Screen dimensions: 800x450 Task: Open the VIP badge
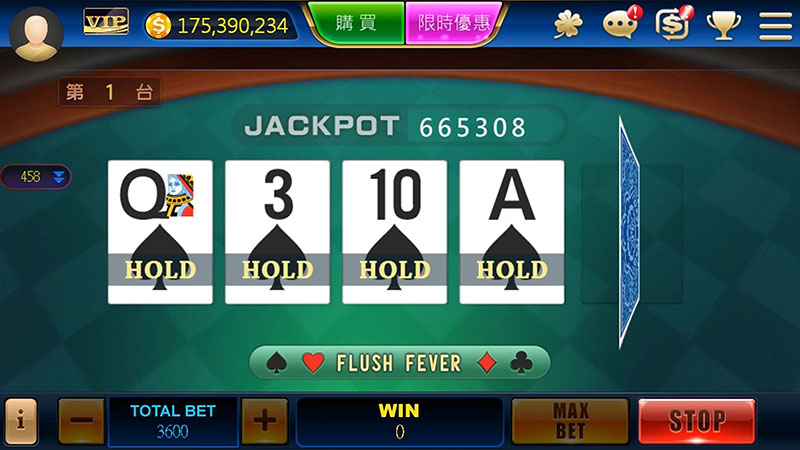105,22
